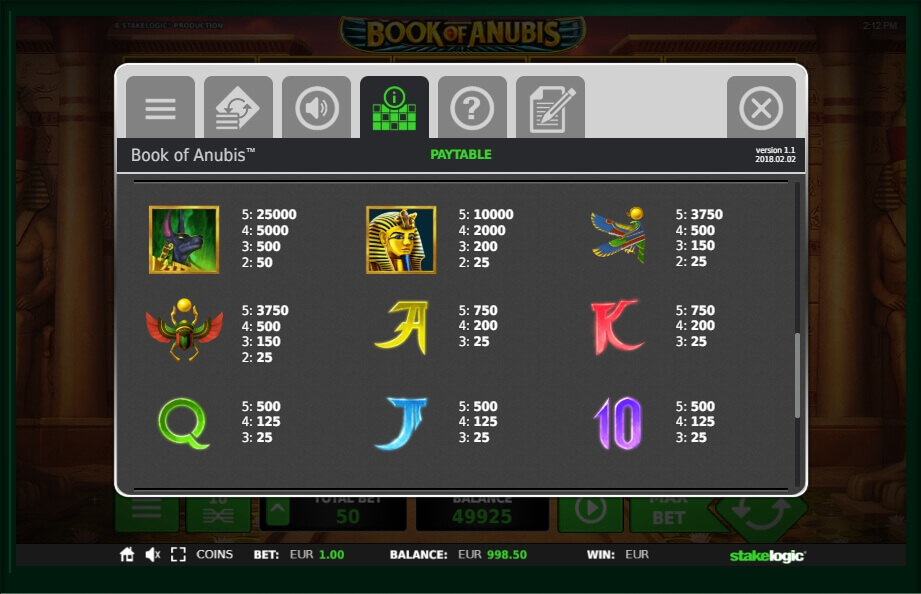The height and width of the screenshot is (594, 921).
Task: Show the help question mark tab
Action: point(472,108)
